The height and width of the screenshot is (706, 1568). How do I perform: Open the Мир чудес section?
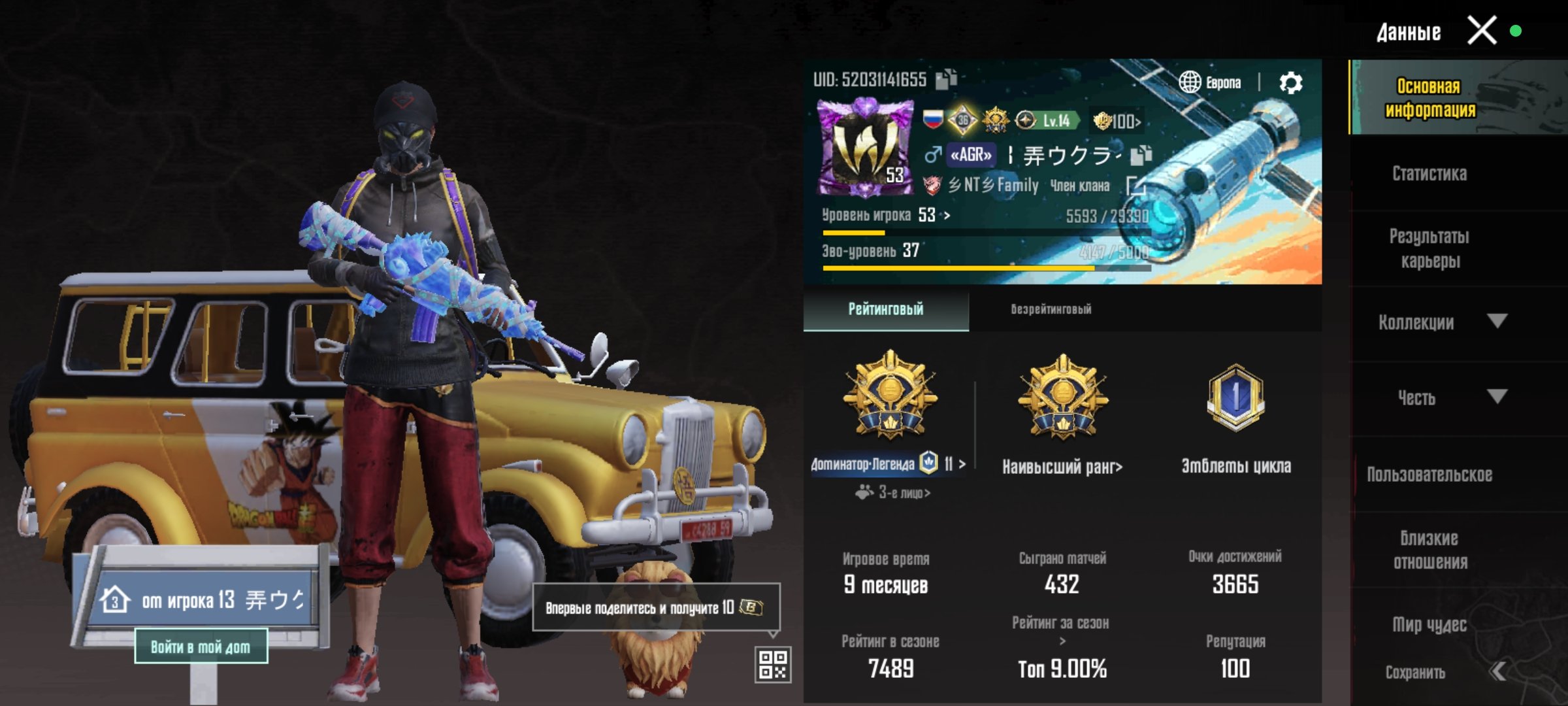[x=1429, y=625]
